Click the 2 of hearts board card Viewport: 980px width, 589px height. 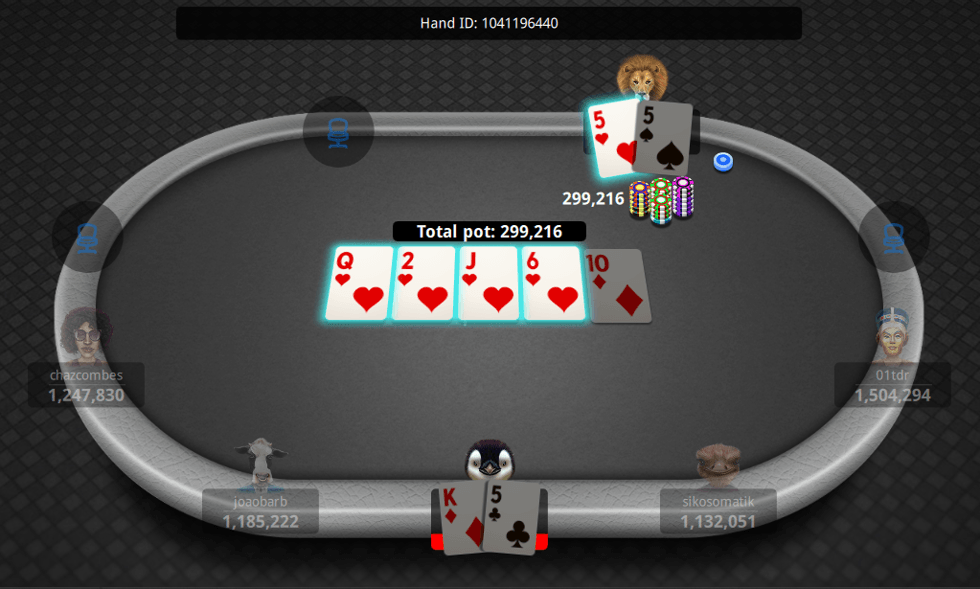[x=424, y=284]
